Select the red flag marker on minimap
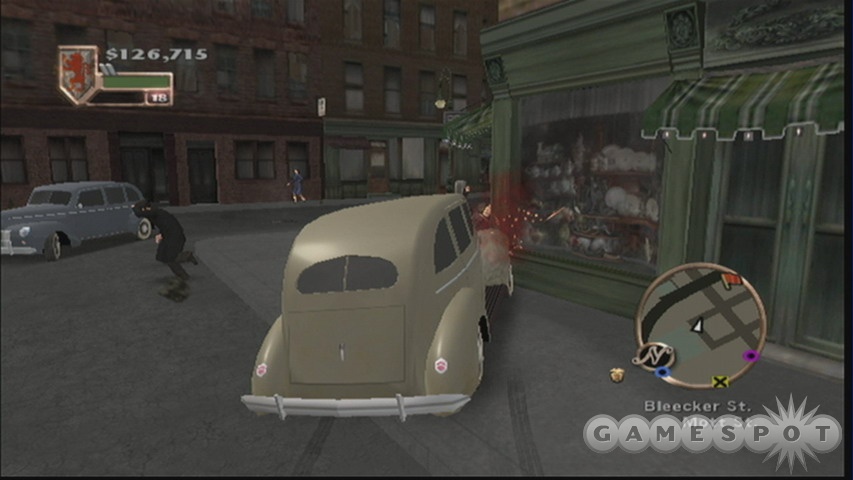This screenshot has height=480, width=853. click(x=731, y=280)
